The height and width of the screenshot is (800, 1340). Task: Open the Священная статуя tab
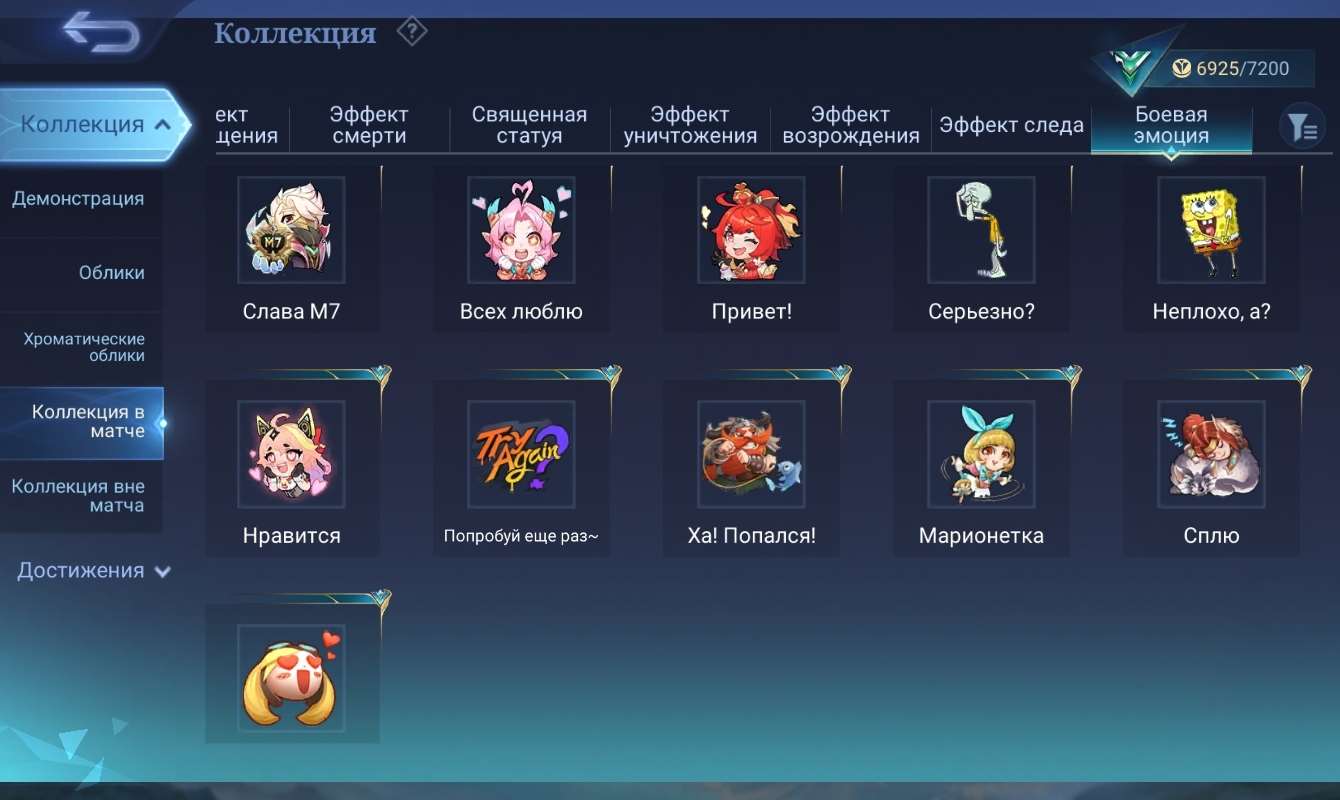pos(529,125)
